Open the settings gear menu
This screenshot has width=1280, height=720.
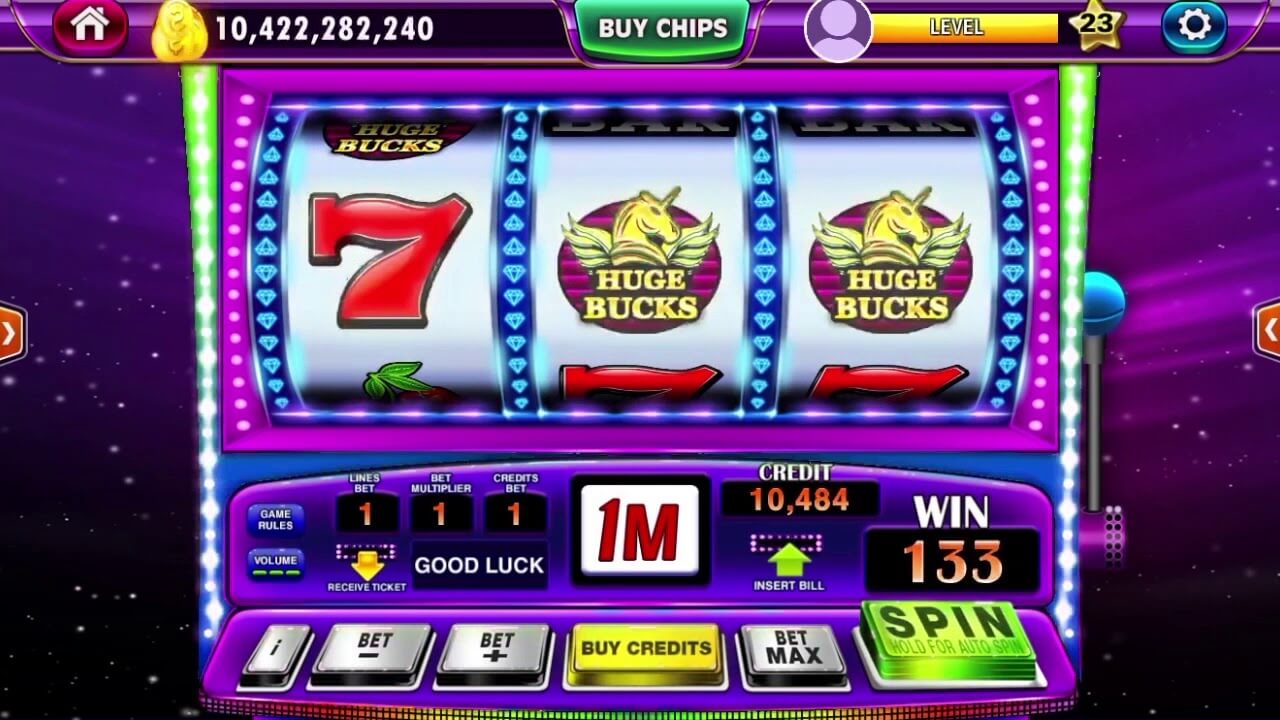point(1194,26)
